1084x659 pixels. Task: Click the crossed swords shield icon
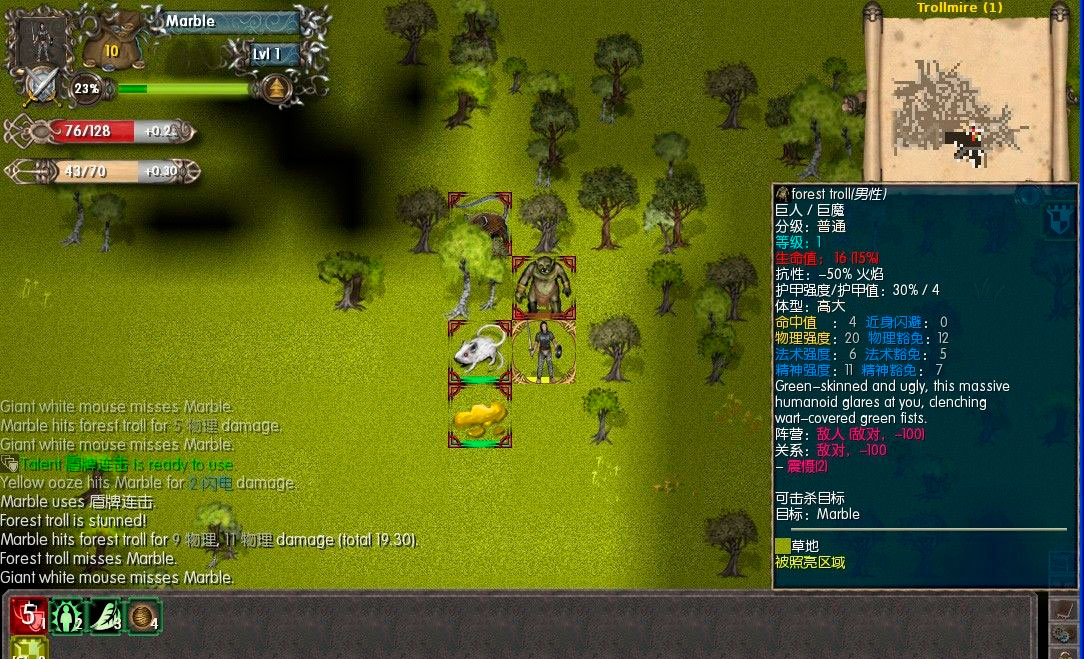tap(41, 87)
